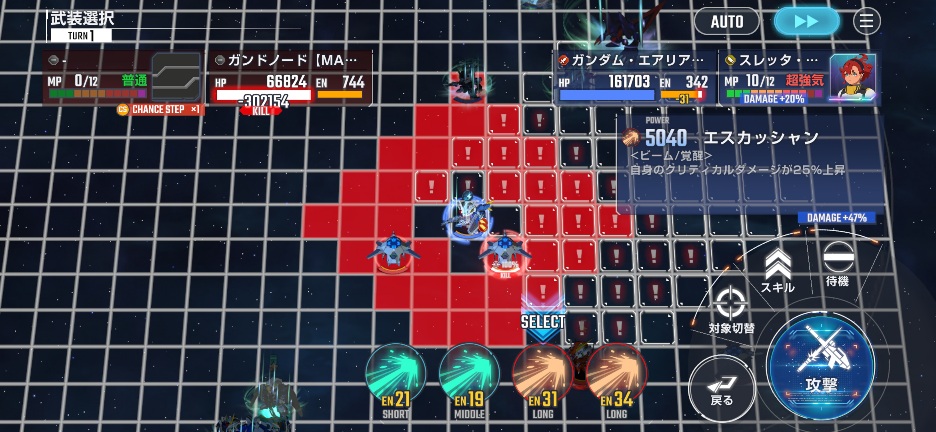Image resolution: width=936 pixels, height=432 pixels.
Task: Select the EN 34 LONG weapon
Action: click(x=616, y=377)
